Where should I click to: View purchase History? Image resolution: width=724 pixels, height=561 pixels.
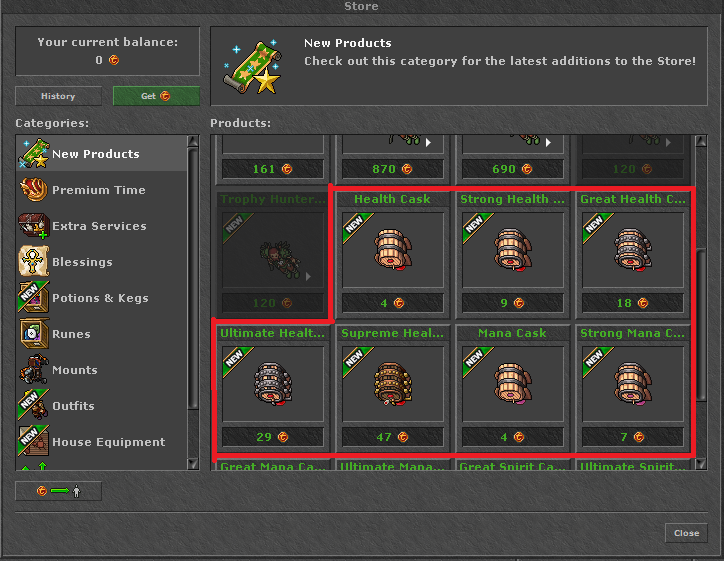(x=58, y=96)
